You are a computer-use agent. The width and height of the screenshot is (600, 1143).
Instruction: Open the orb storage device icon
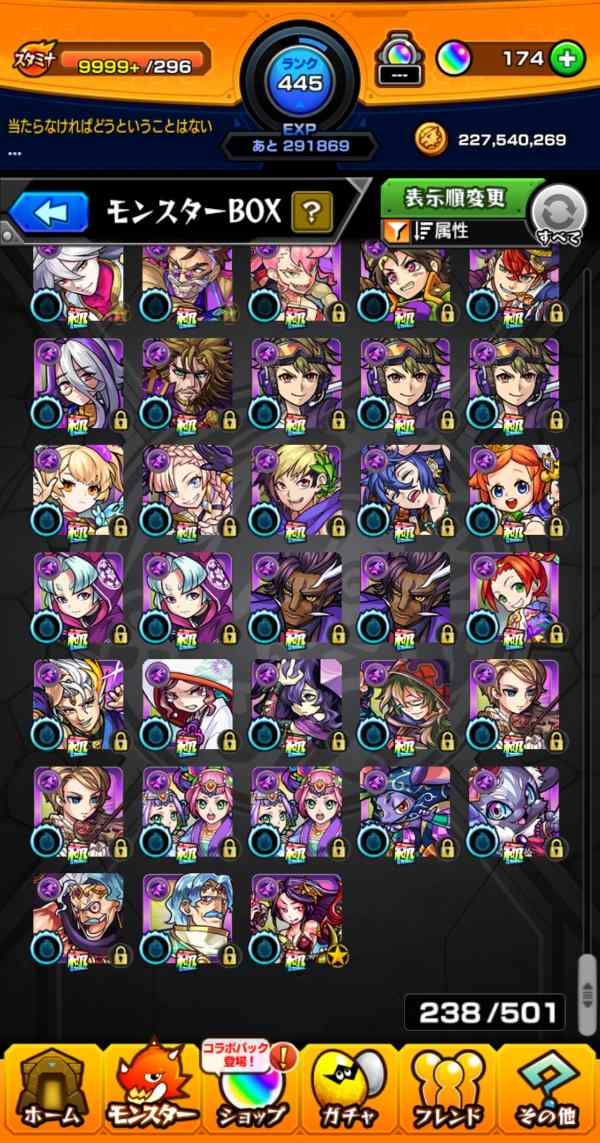(396, 59)
